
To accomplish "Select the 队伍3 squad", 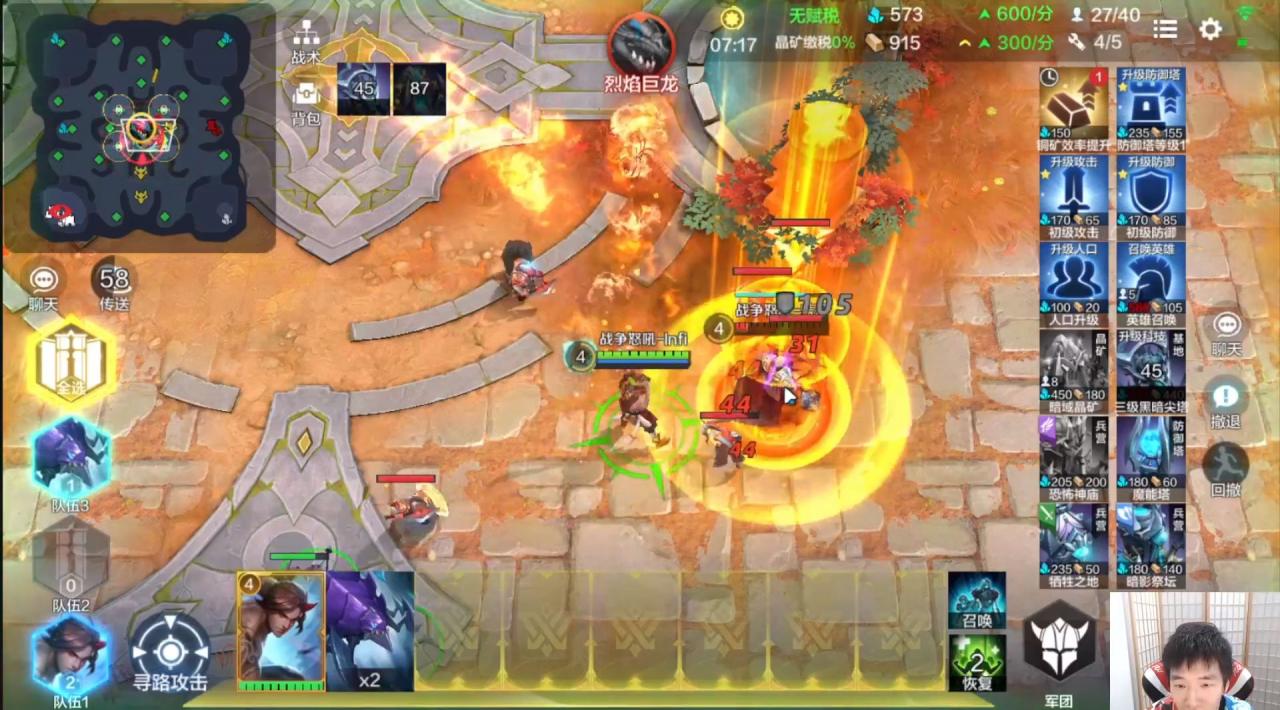I will pyautogui.click(x=71, y=460).
